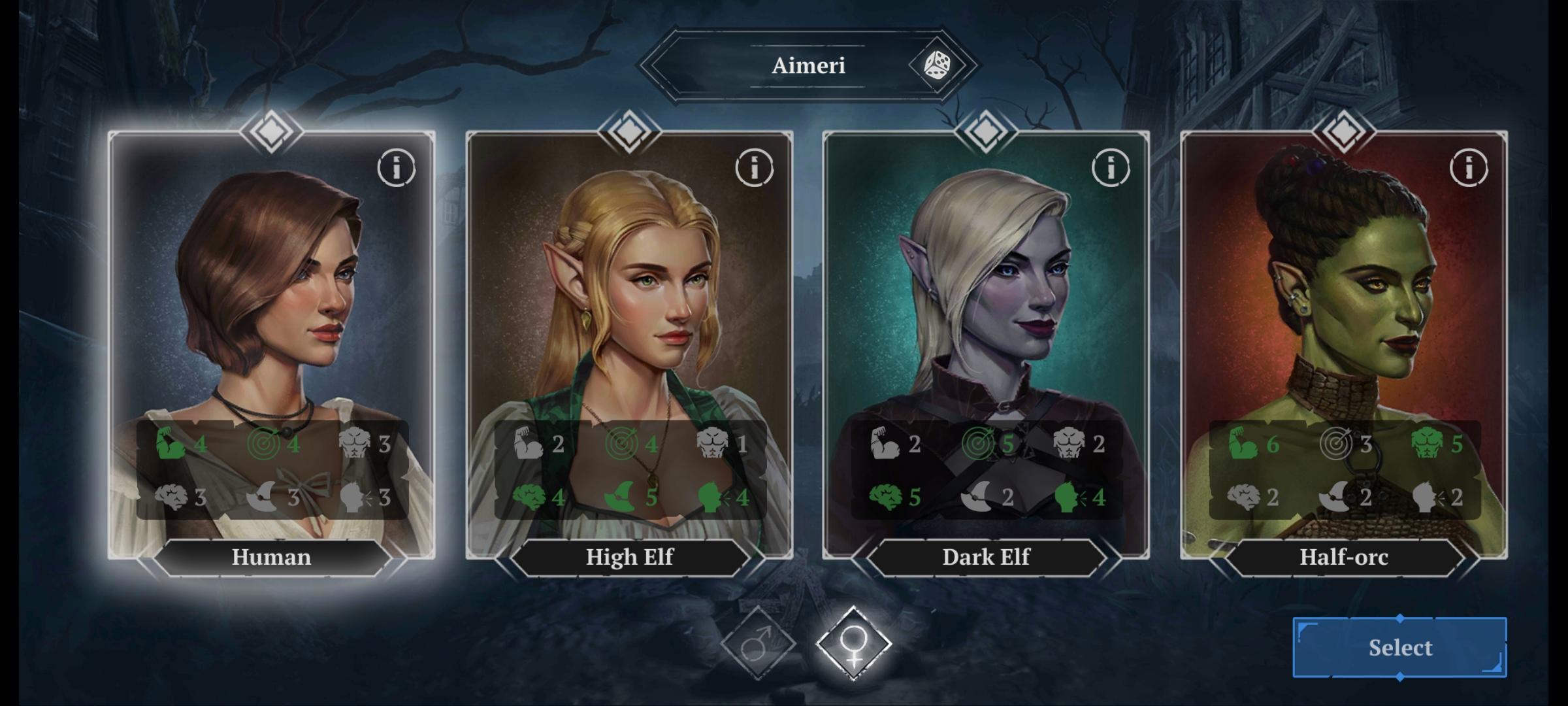Image resolution: width=1568 pixels, height=706 pixels.
Task: Switch to the male gender option
Action: point(758,643)
